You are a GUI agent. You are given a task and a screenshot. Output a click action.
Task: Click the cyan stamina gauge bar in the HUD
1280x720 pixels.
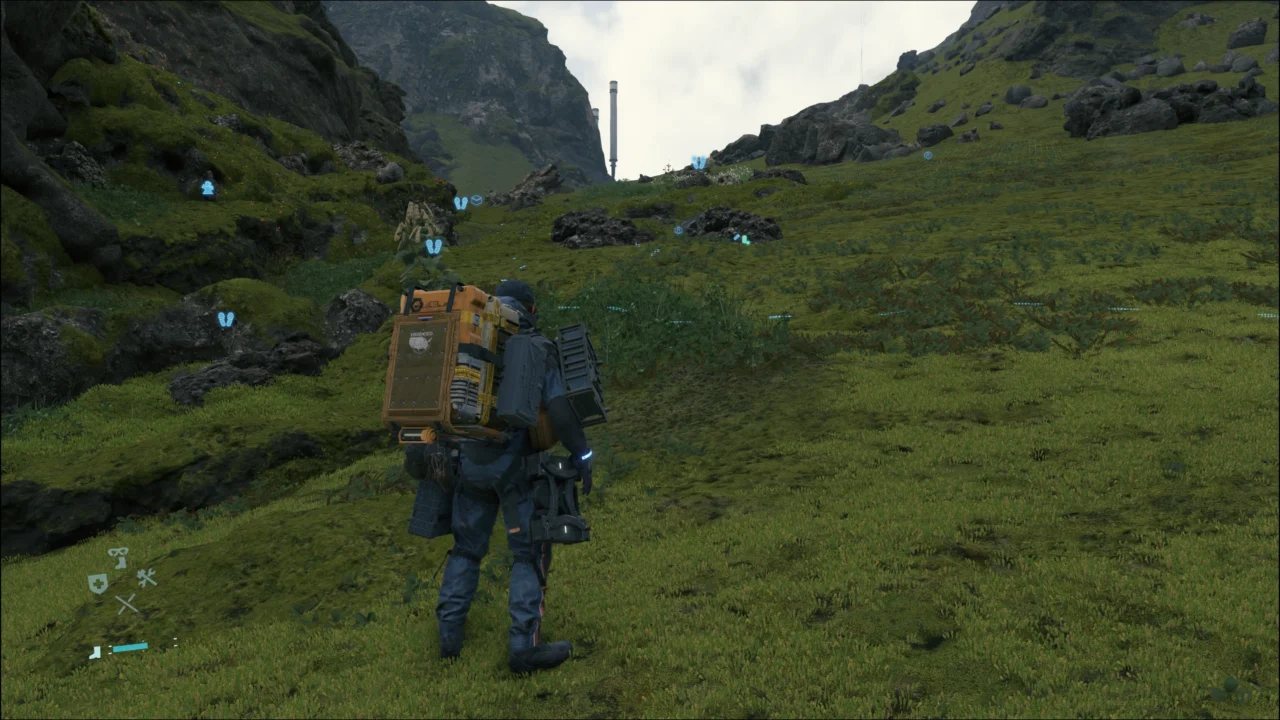pos(130,647)
